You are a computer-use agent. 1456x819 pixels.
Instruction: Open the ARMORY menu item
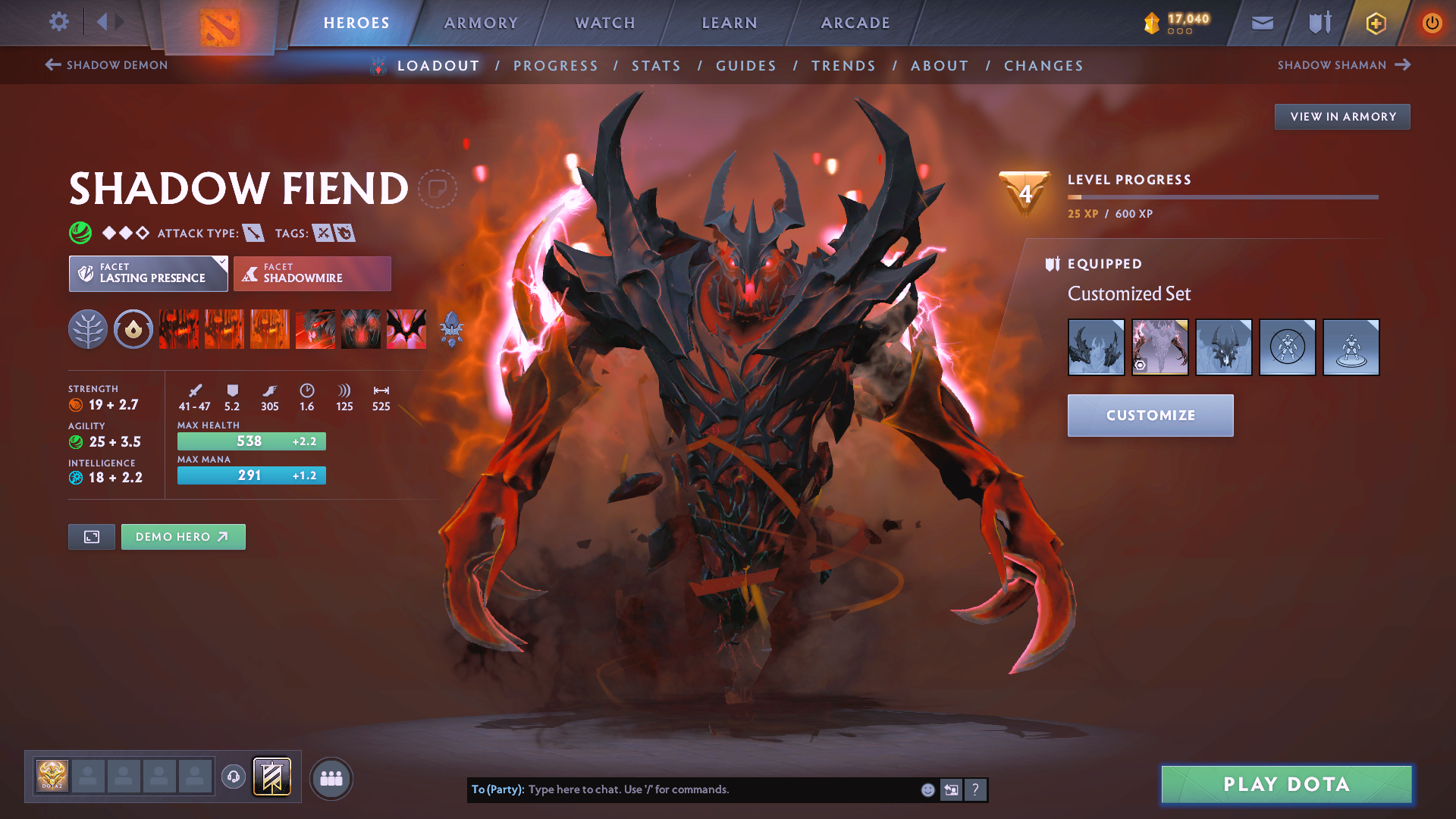click(480, 23)
